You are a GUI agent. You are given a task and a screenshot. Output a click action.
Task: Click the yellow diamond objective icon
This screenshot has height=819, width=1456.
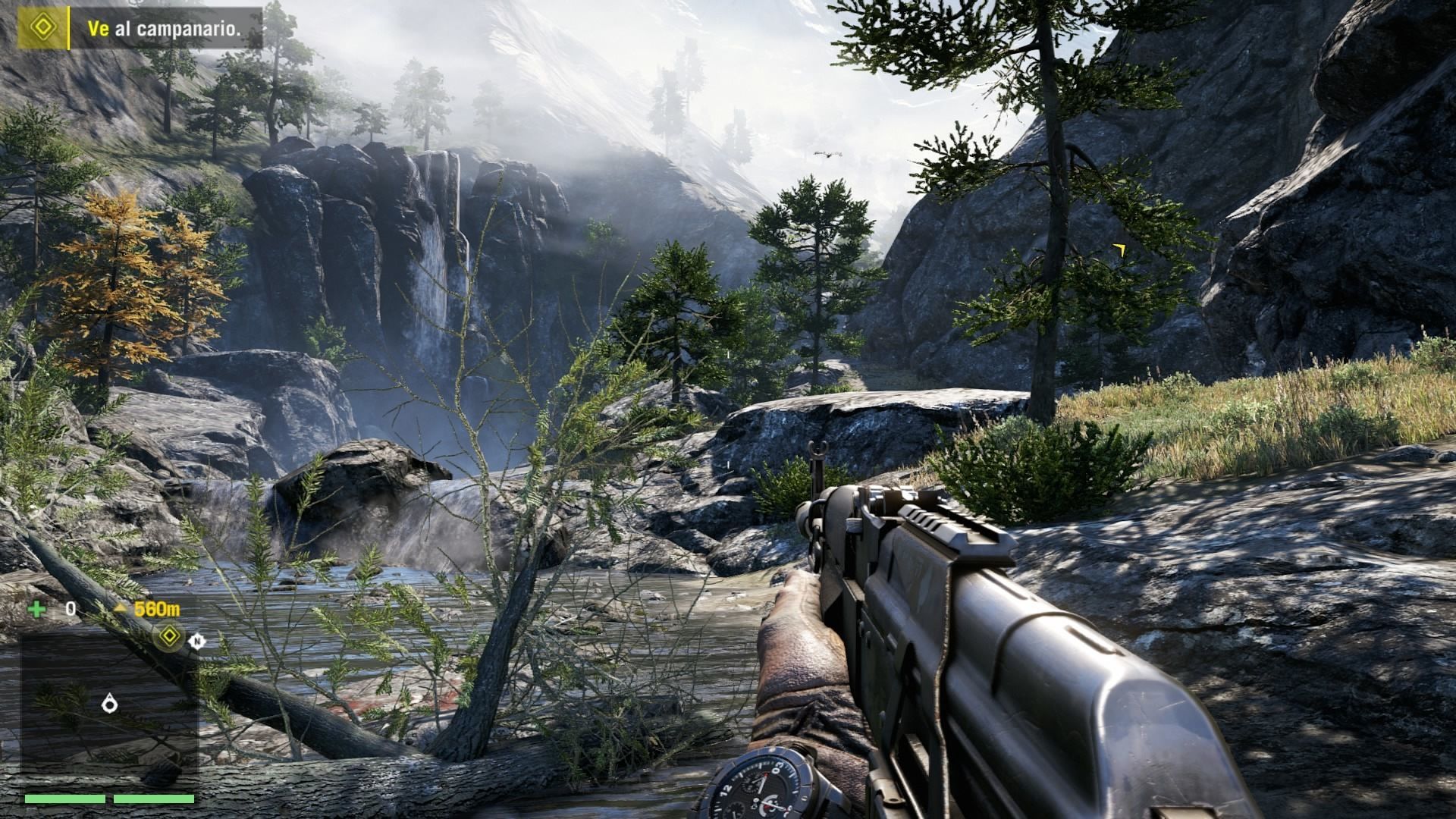tap(43, 28)
